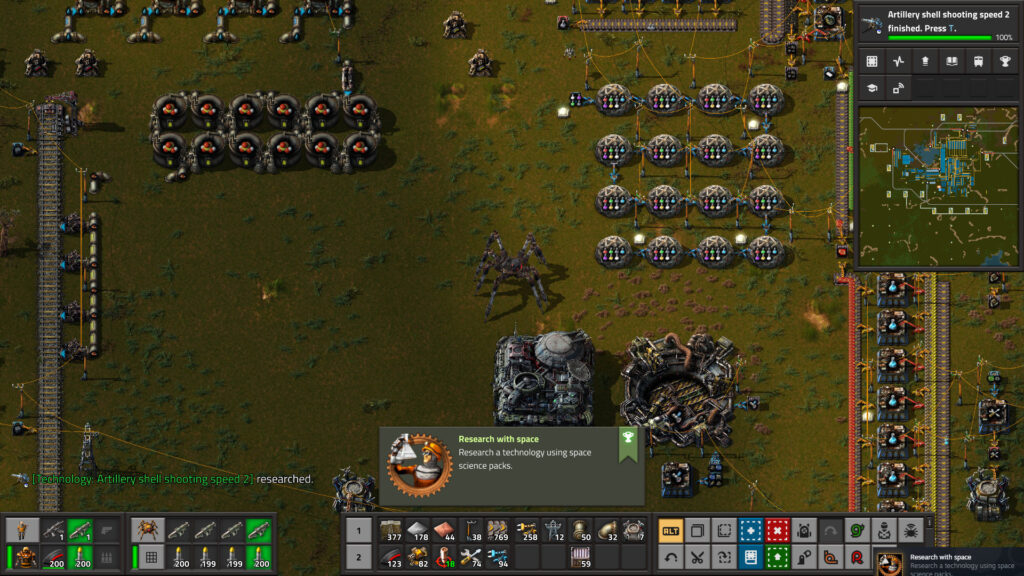Select the repair pack slot showing 74

471,557
